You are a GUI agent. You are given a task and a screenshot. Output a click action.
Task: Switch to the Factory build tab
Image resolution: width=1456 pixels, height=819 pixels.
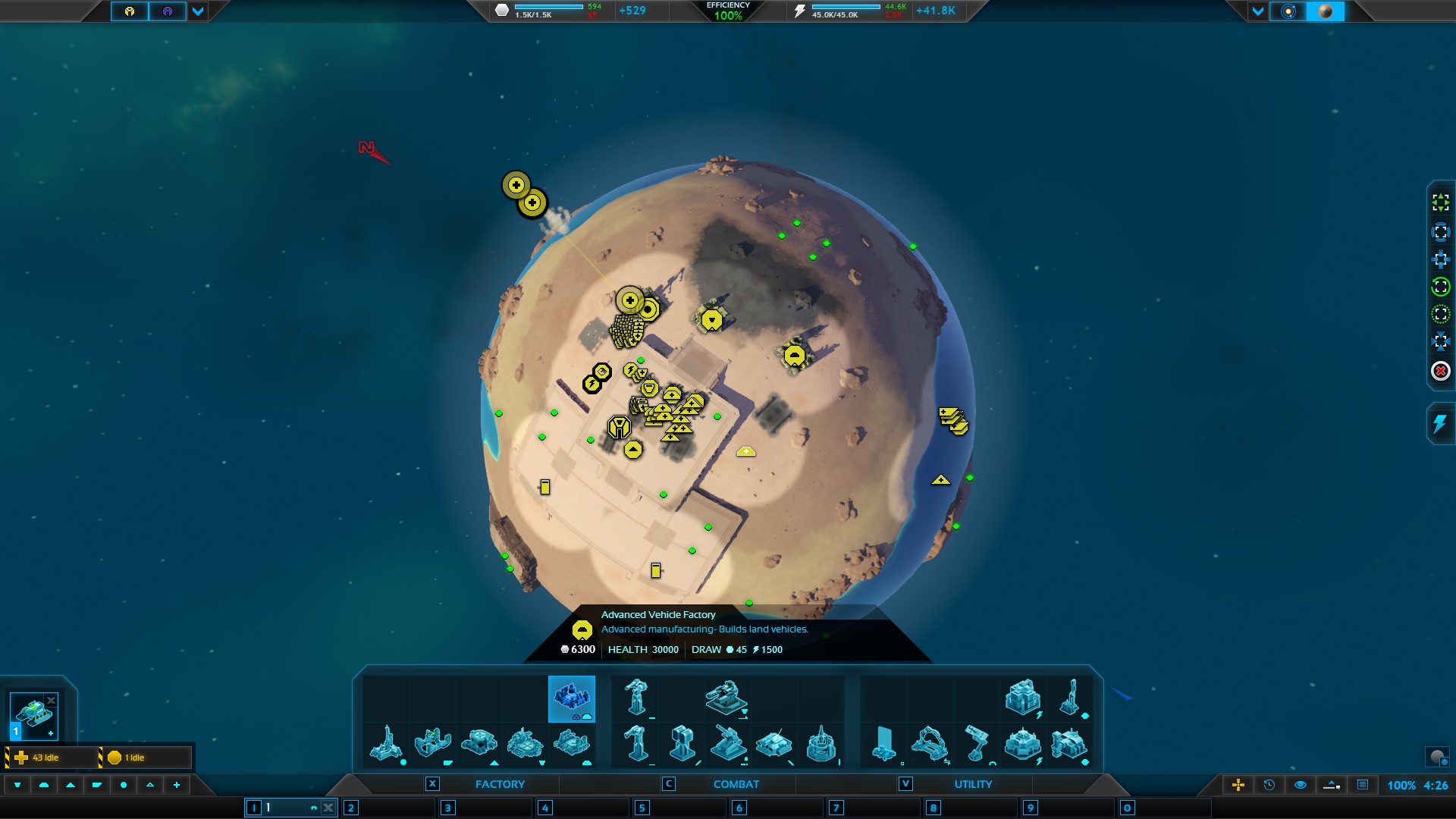tap(500, 784)
